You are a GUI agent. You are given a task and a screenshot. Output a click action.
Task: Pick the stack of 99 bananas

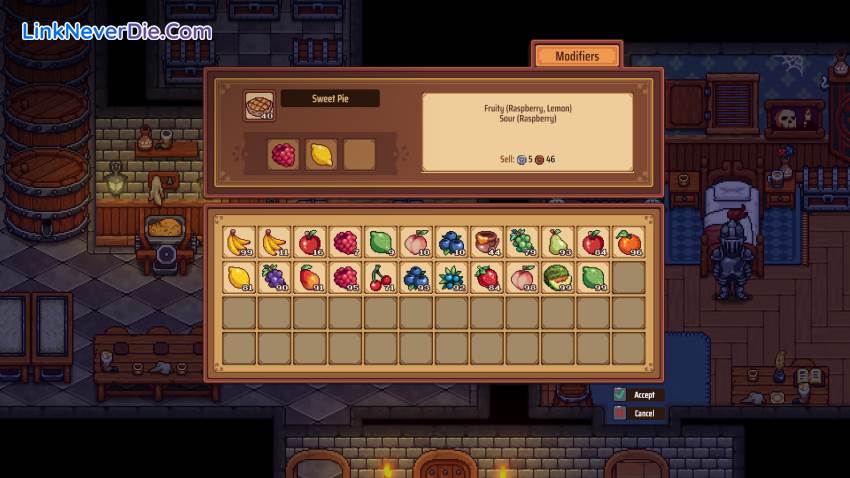click(238, 243)
